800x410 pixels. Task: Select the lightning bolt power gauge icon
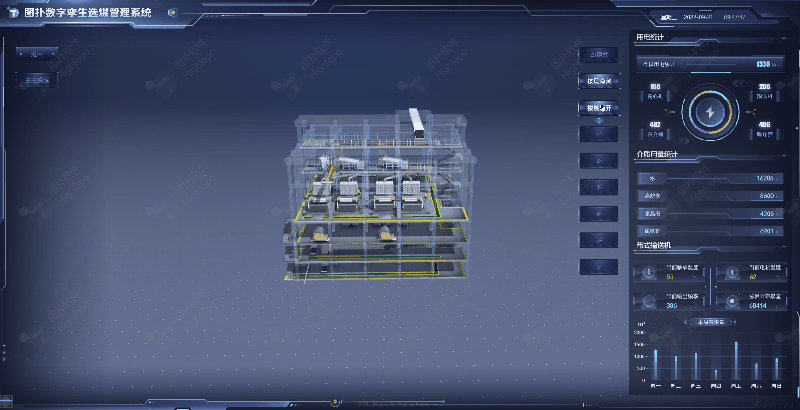point(711,112)
